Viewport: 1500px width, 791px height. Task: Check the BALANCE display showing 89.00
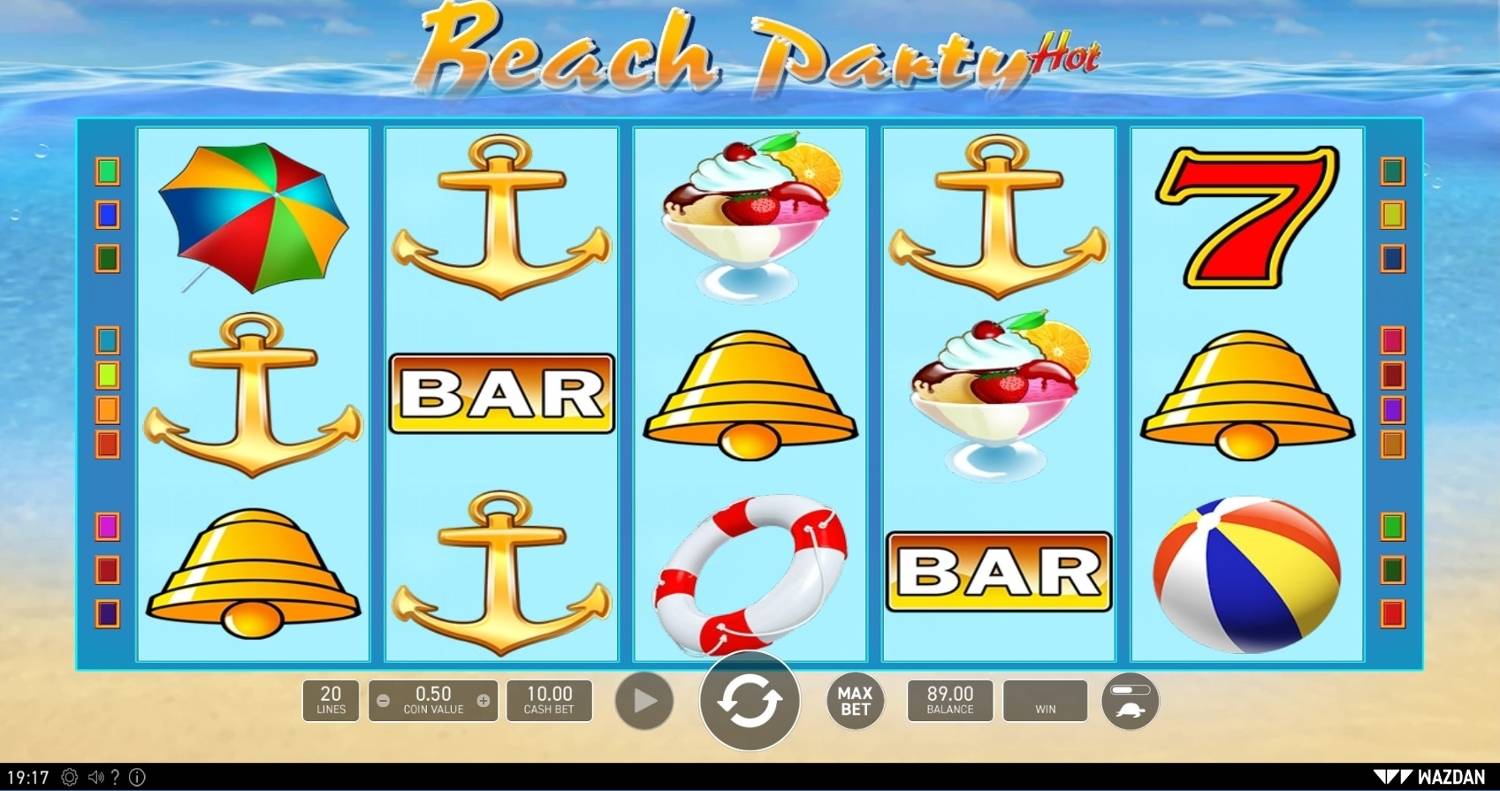point(949,700)
